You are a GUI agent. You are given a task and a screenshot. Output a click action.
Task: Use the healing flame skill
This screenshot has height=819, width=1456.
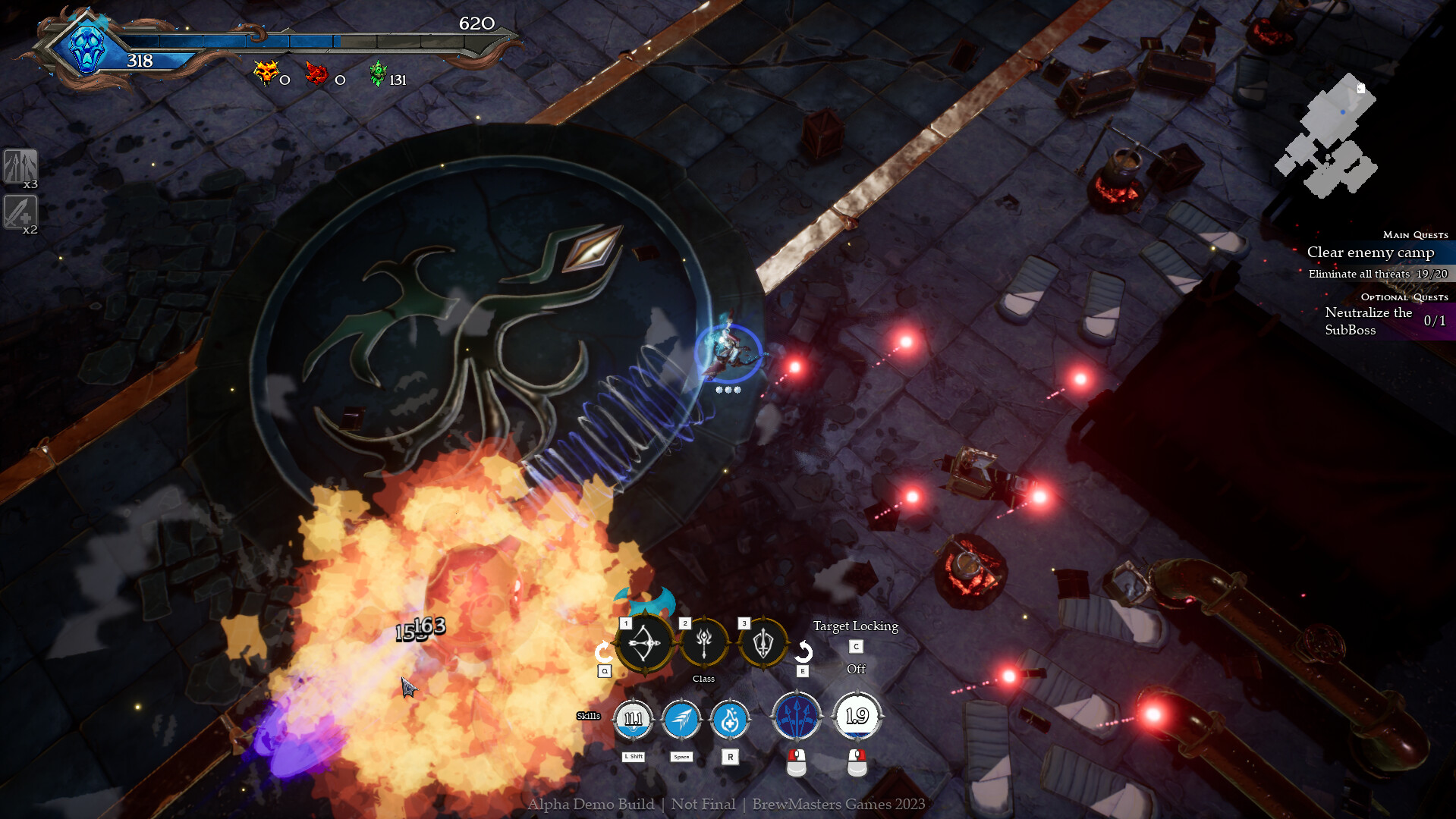point(730,720)
